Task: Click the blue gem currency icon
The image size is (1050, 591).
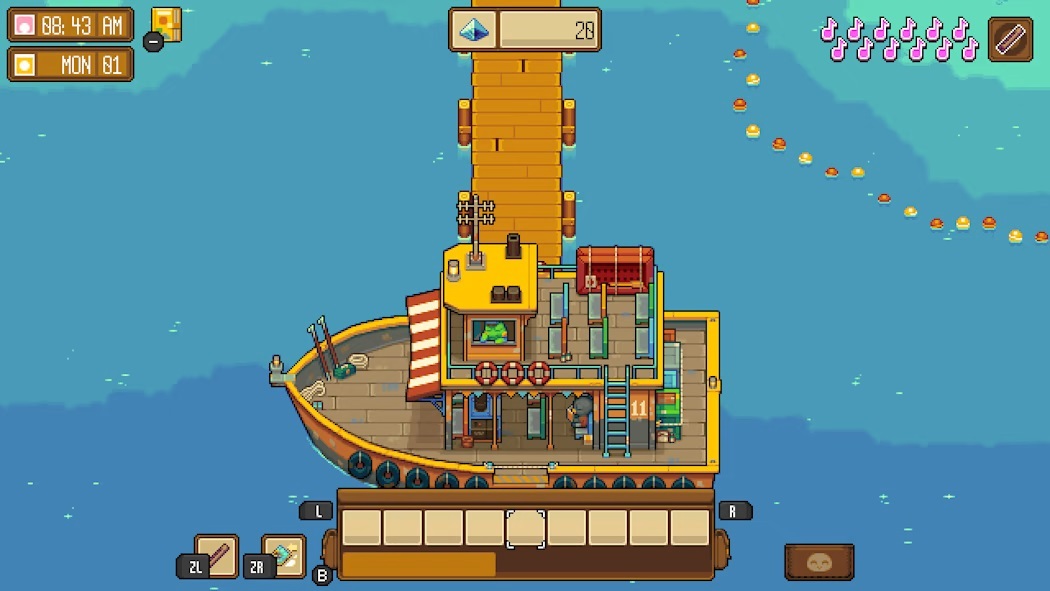Action: 472,30
